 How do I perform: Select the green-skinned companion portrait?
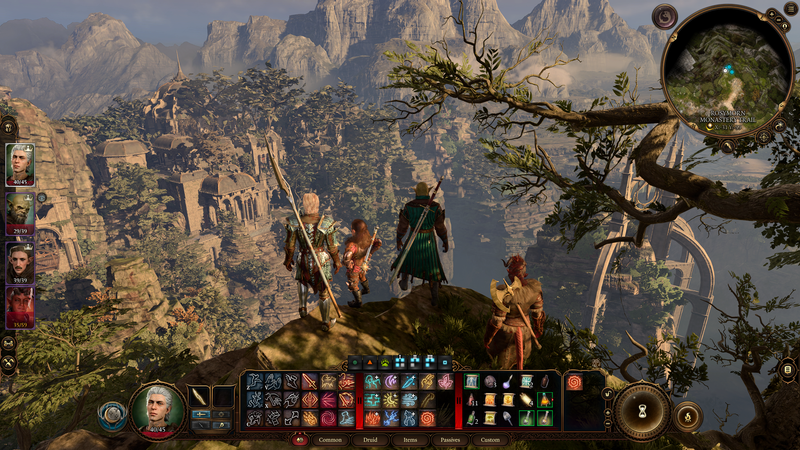coord(20,214)
